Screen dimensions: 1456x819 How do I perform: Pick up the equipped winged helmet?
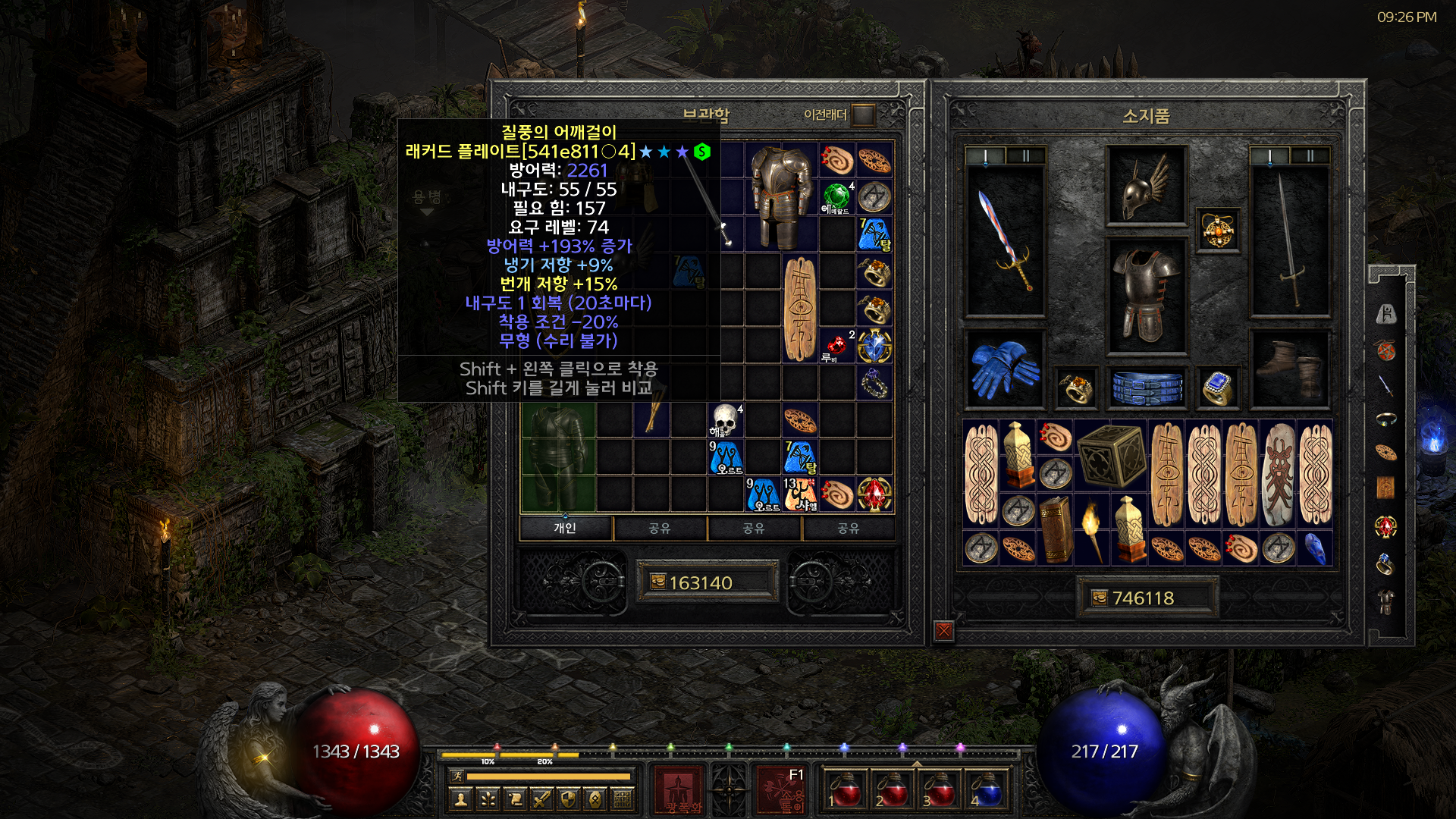pyautogui.click(x=1146, y=185)
